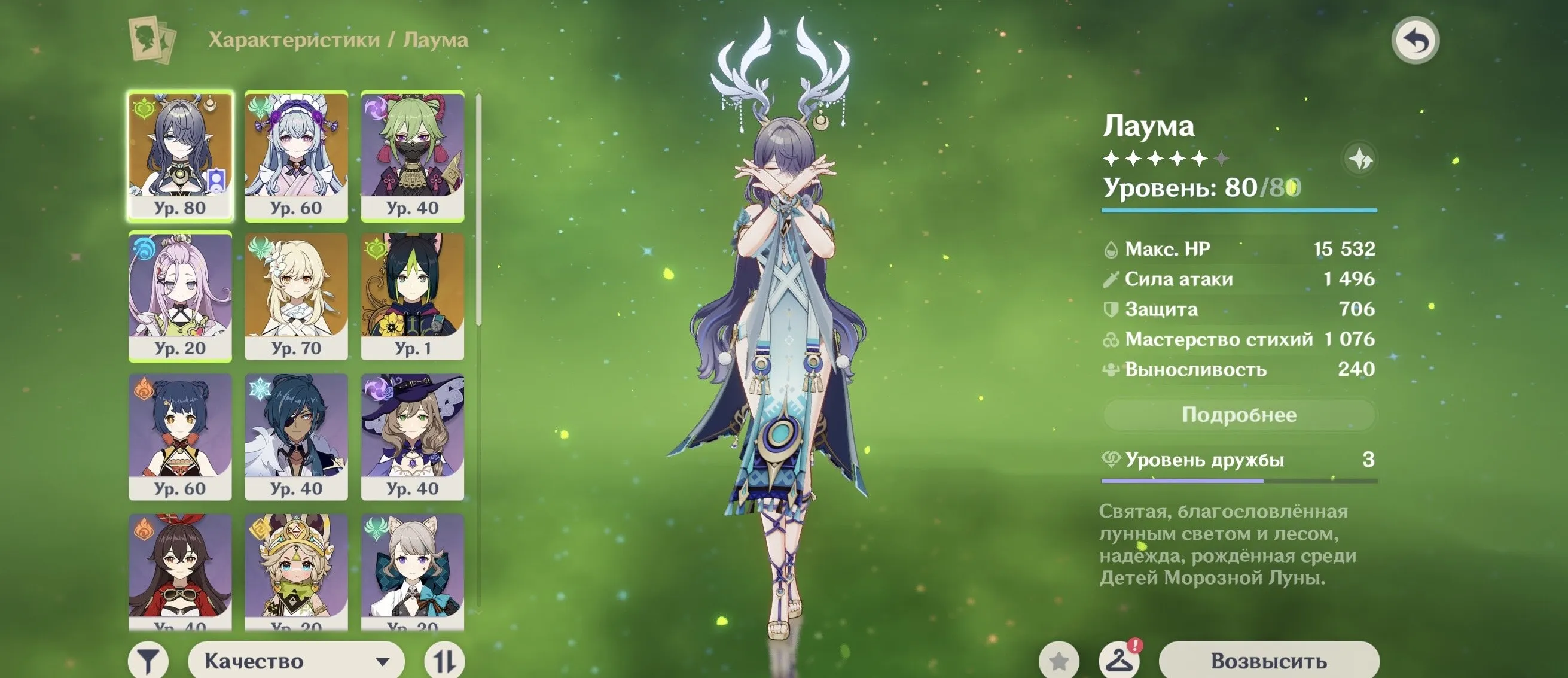1568x678 pixels.
Task: Select the fox-eared level 1 character
Action: tap(413, 297)
